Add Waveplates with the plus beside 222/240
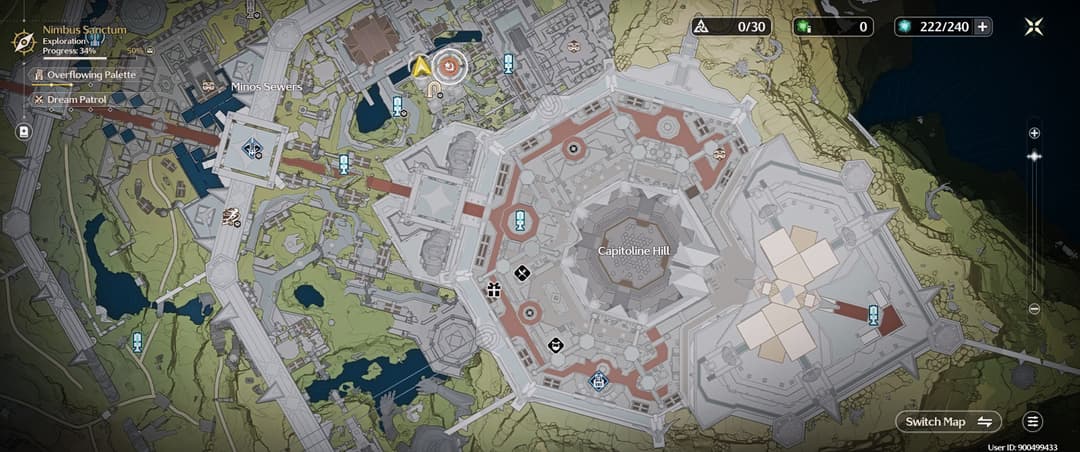1080x452 pixels. click(983, 27)
